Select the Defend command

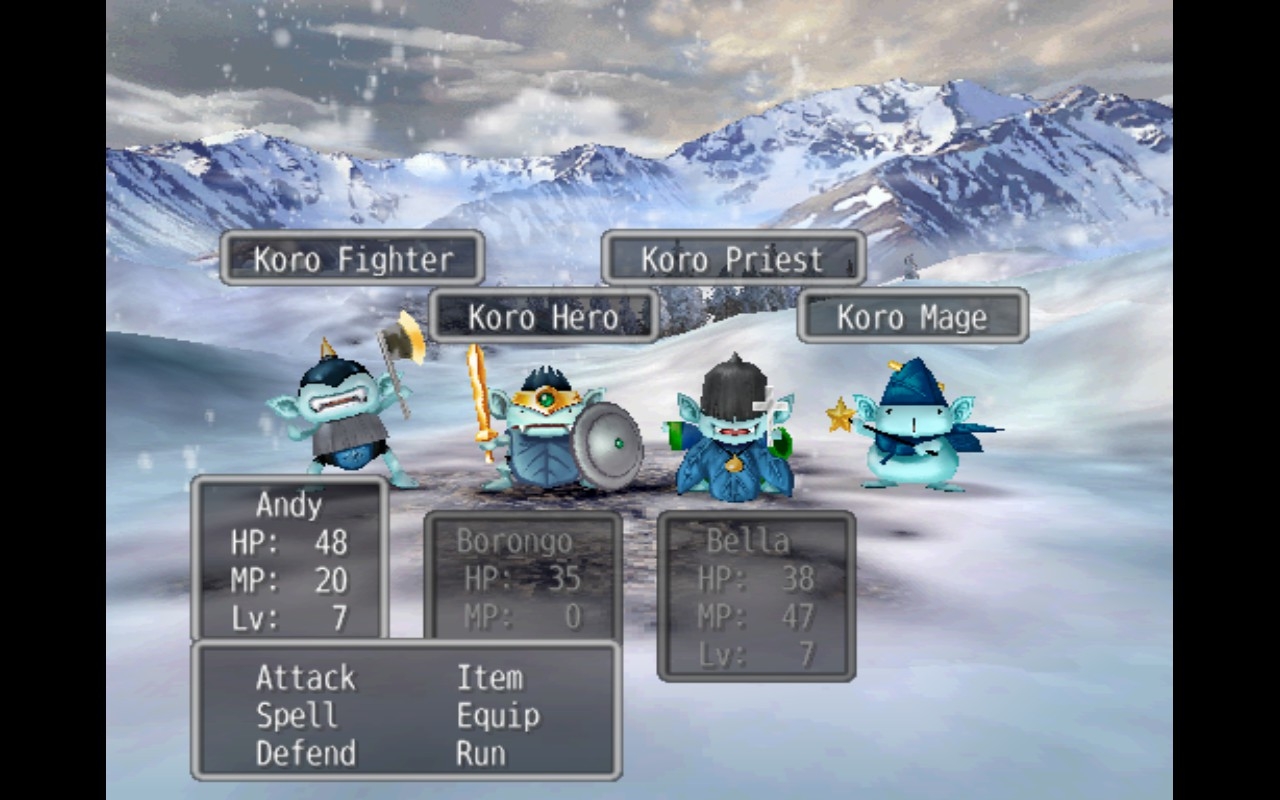tap(305, 753)
